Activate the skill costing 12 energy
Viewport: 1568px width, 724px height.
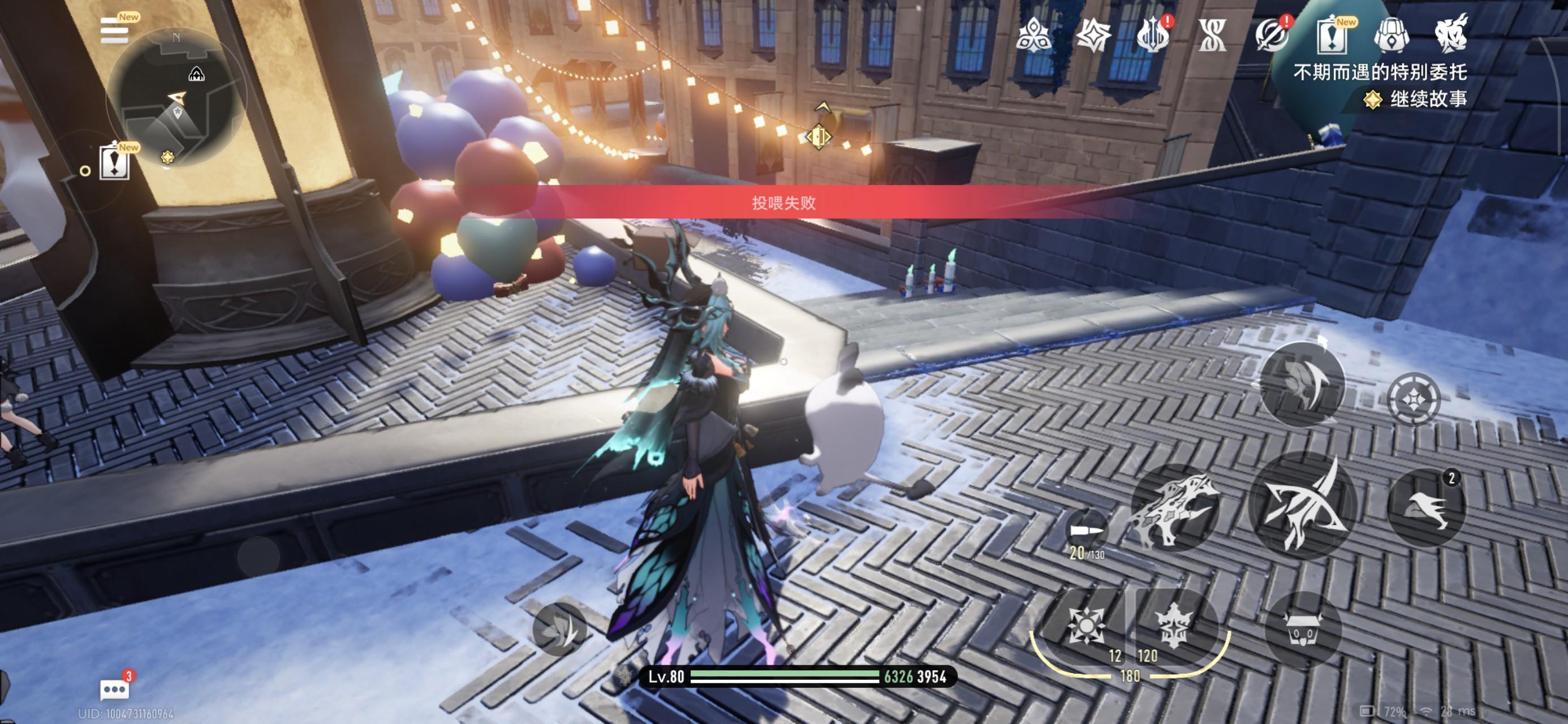[x=1086, y=626]
